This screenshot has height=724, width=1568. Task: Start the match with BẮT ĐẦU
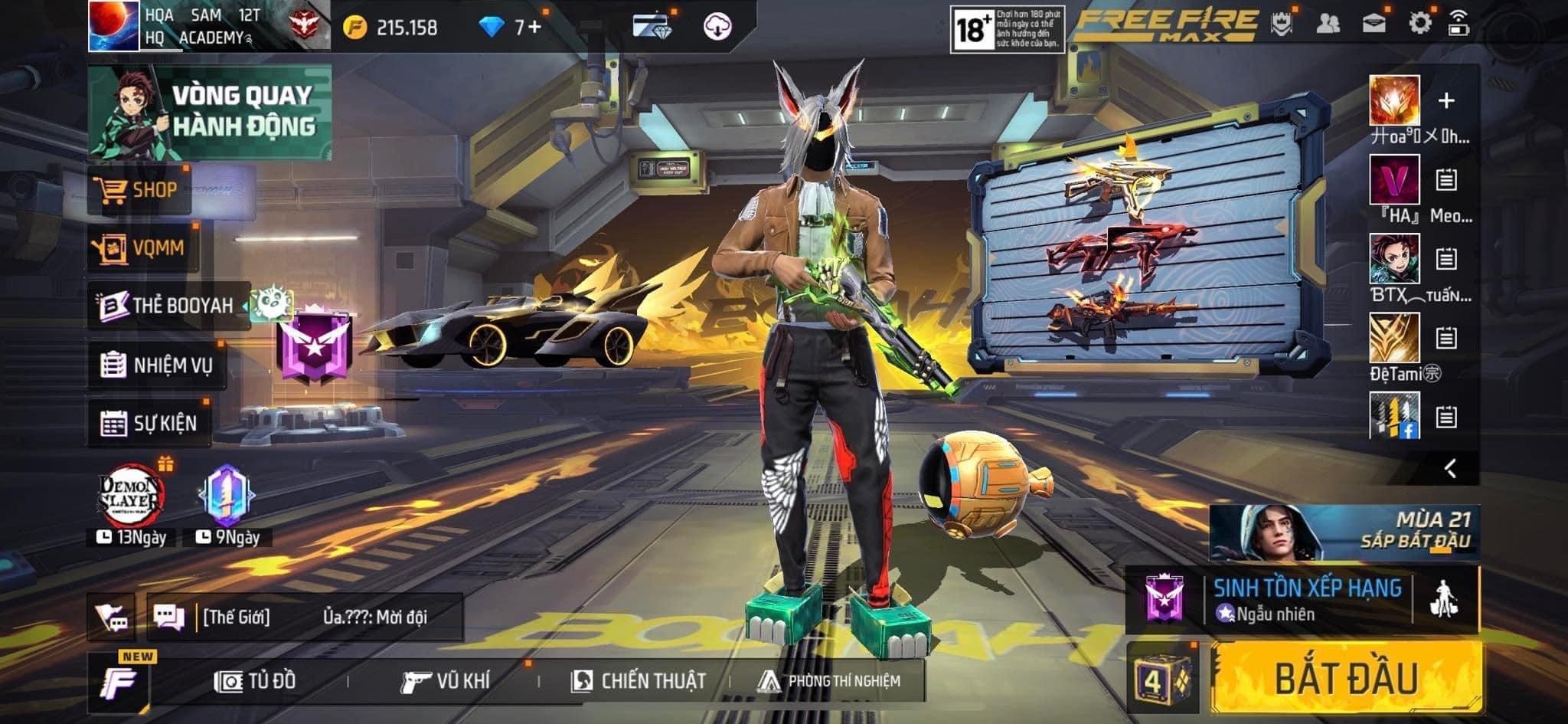1345,678
